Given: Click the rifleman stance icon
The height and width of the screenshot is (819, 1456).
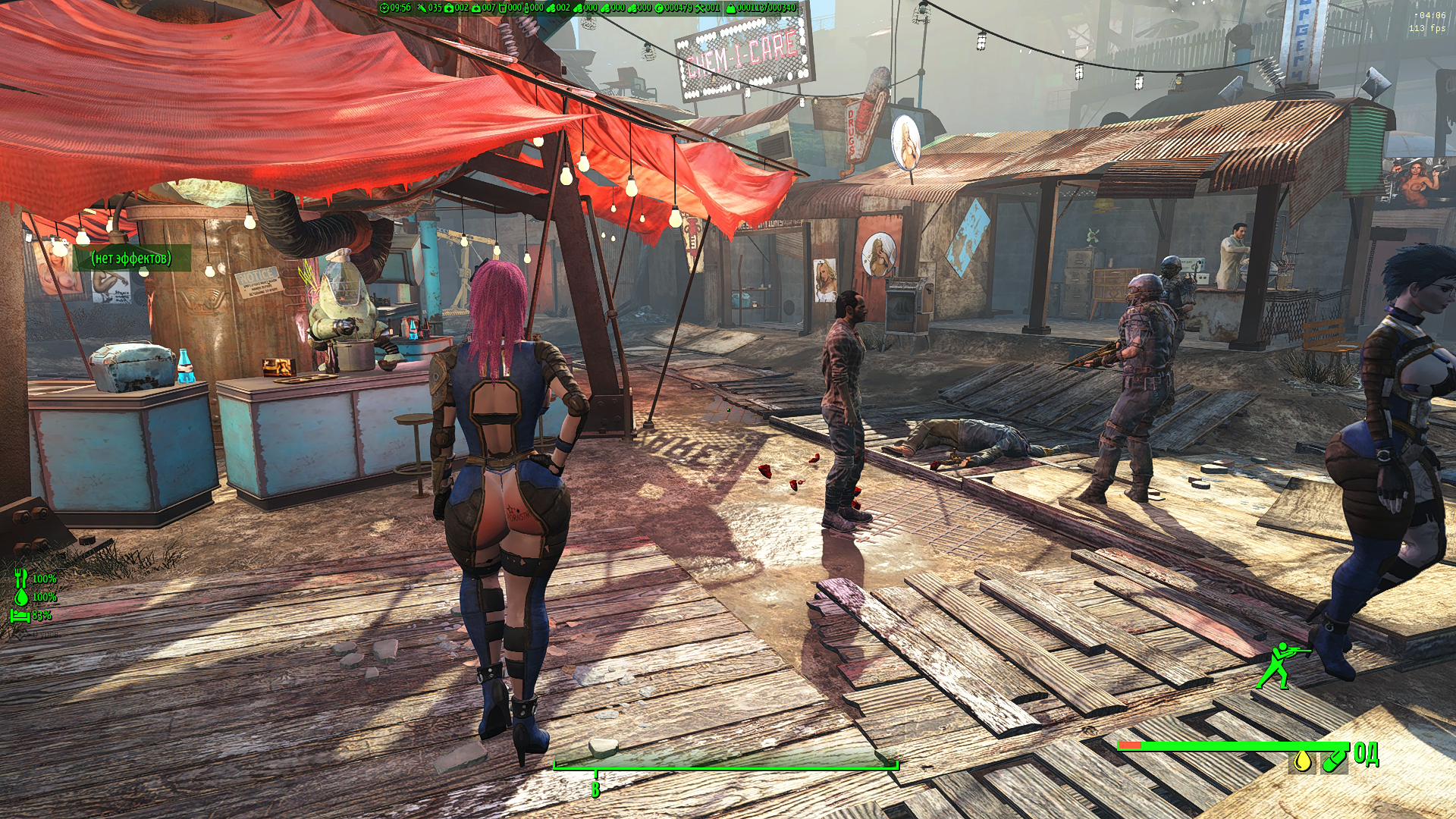Looking at the screenshot, I should click(x=1281, y=665).
